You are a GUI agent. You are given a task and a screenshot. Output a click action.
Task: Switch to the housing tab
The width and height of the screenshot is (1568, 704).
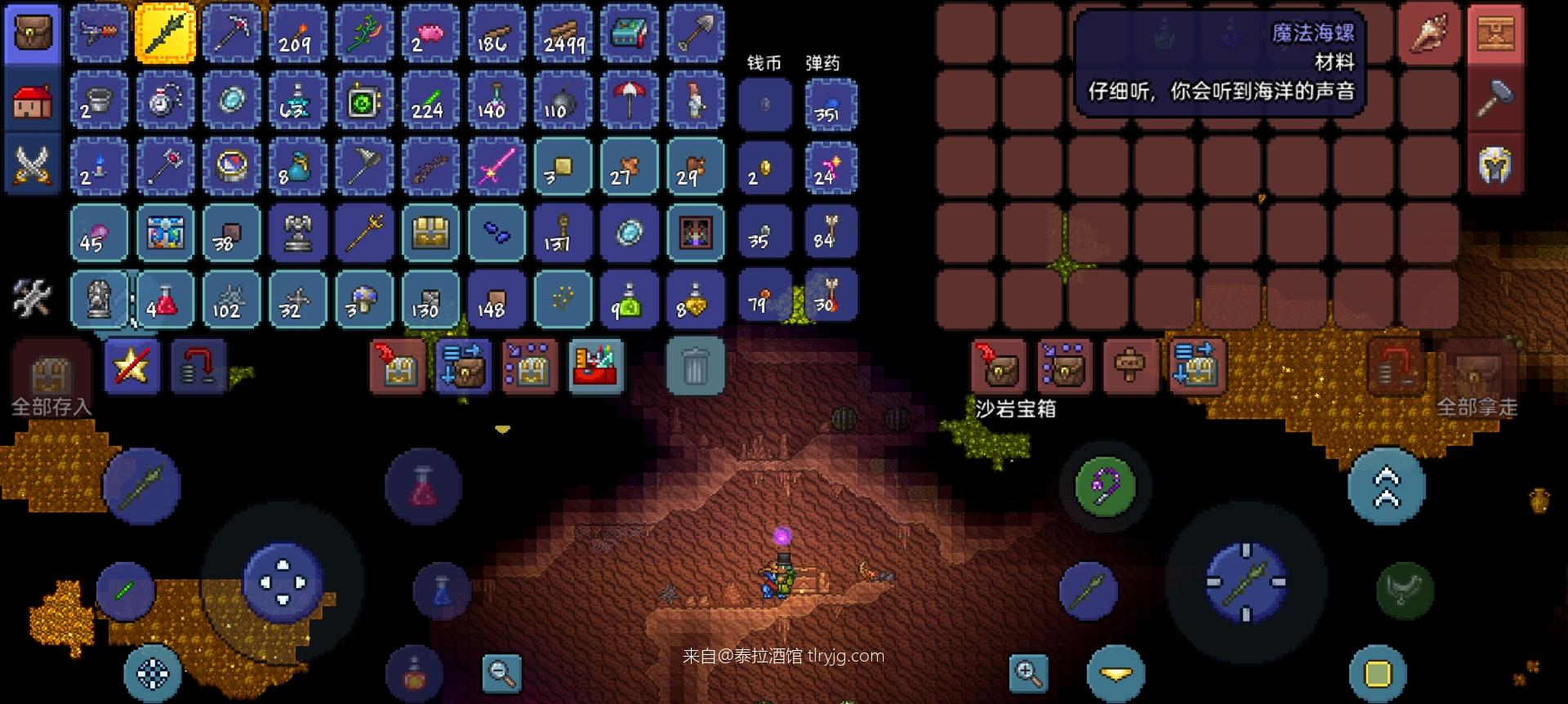pyautogui.click(x=33, y=100)
